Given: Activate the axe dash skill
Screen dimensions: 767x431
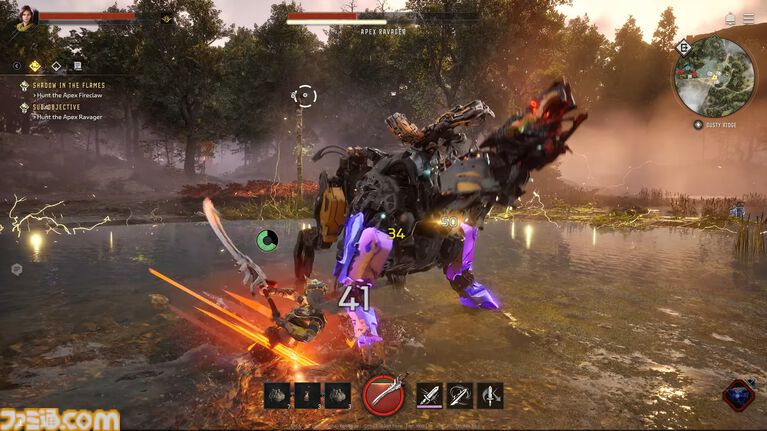Looking at the screenshot, I should tap(490, 395).
